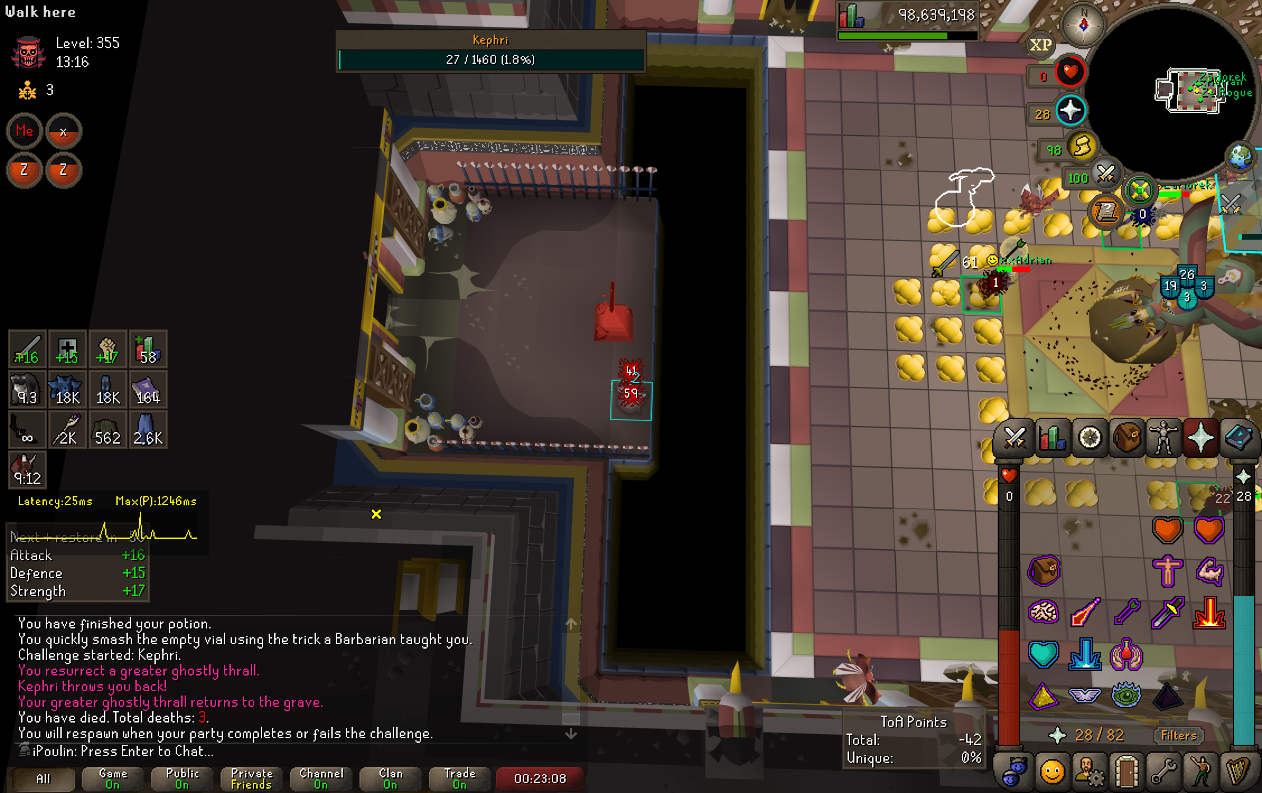Select the Trade chat filter tab

[460, 778]
